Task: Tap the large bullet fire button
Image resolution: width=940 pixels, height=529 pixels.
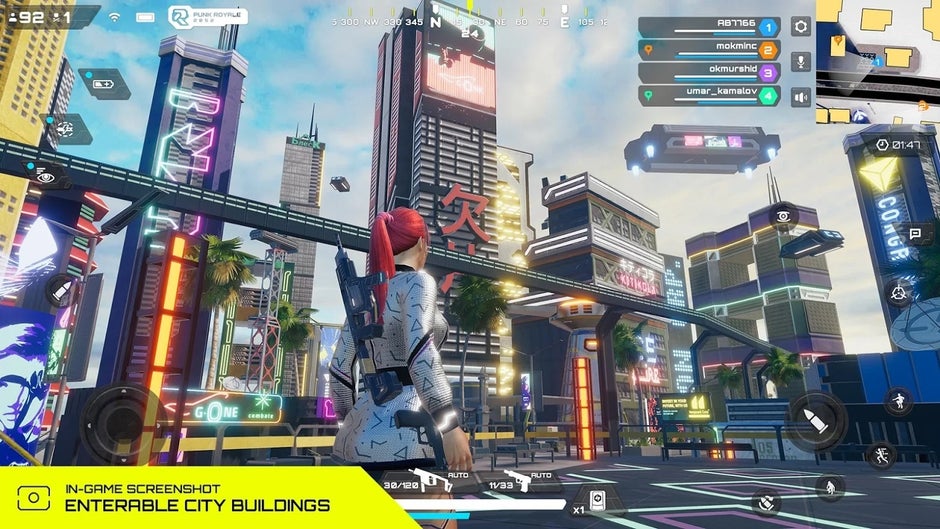Action: point(816,420)
